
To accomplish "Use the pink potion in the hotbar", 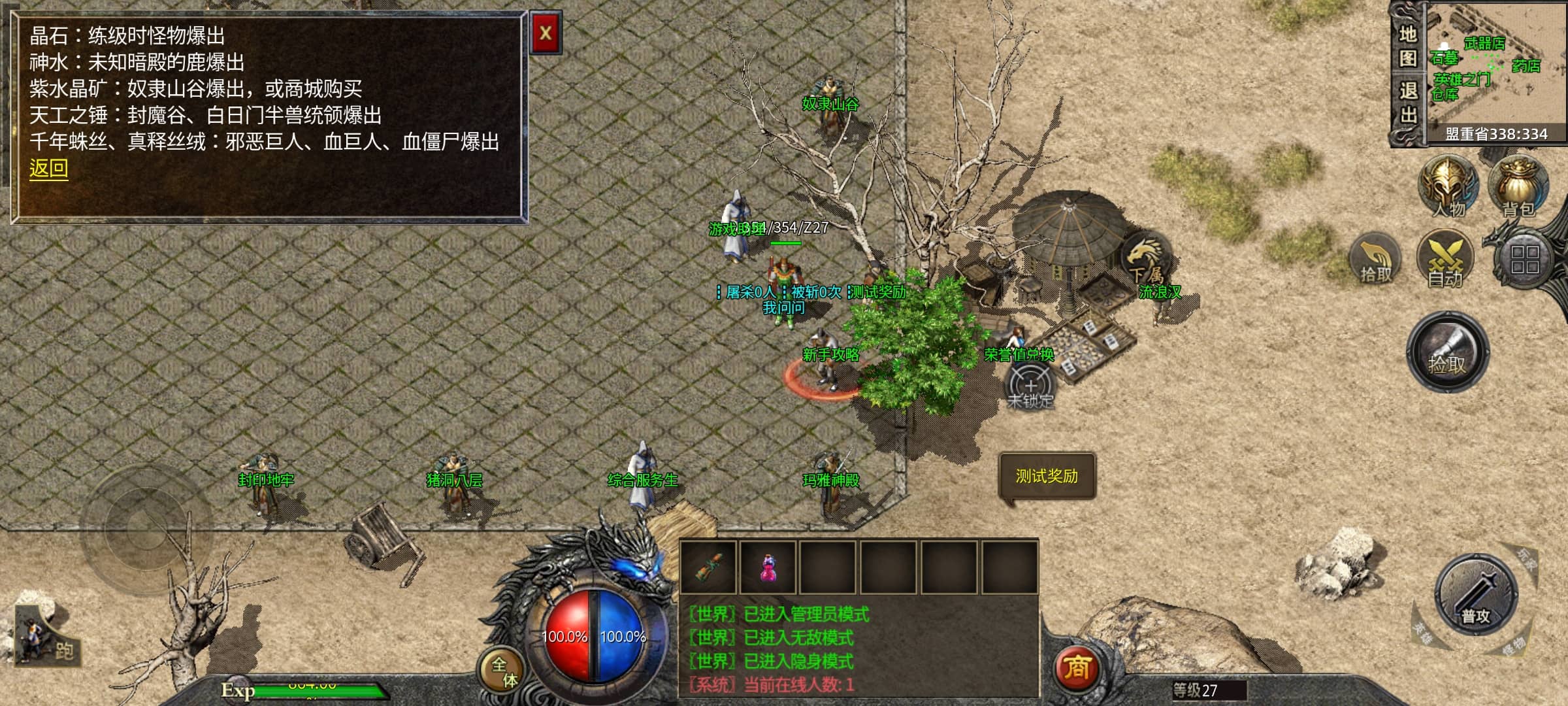I will 768,567.
